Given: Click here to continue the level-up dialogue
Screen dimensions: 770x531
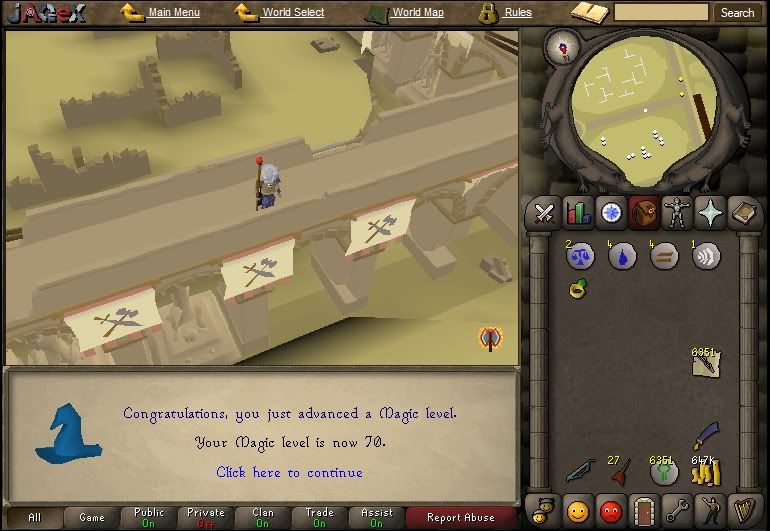Looking at the screenshot, I should pos(289,472).
